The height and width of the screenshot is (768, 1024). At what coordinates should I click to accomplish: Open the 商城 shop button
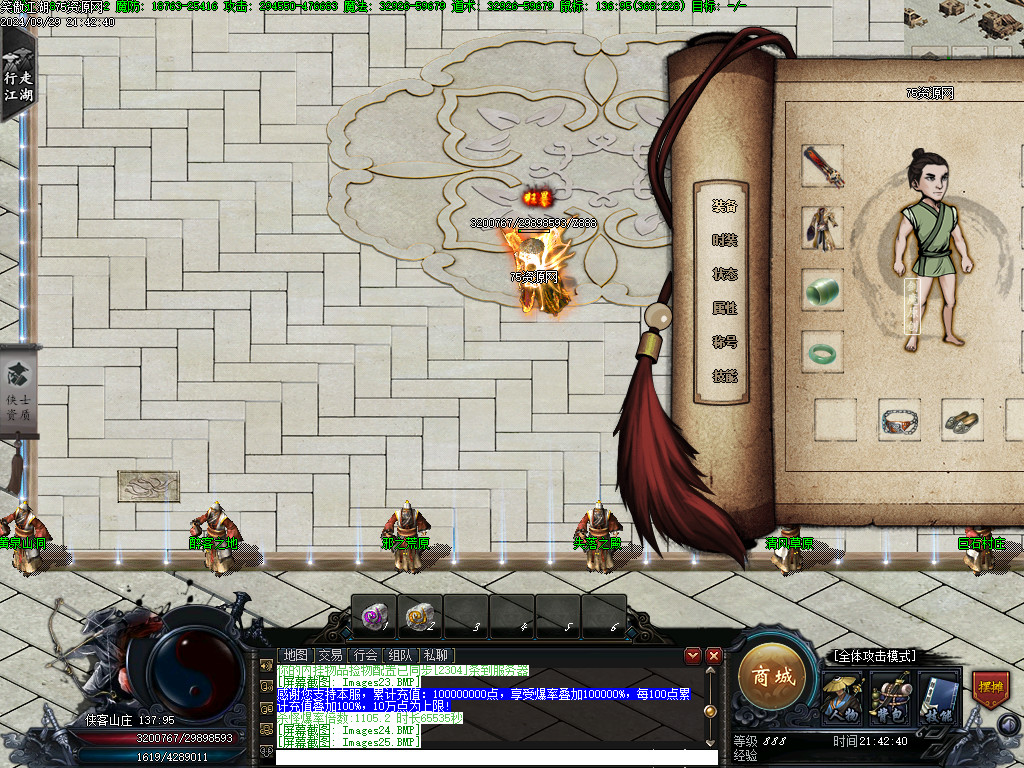point(772,677)
